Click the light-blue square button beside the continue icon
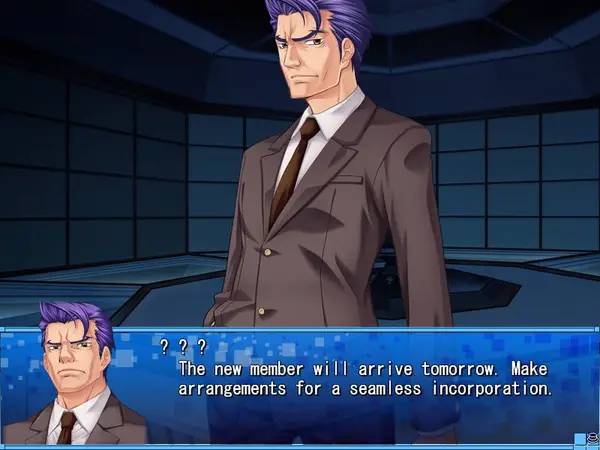The height and width of the screenshot is (450, 600). pos(579,437)
